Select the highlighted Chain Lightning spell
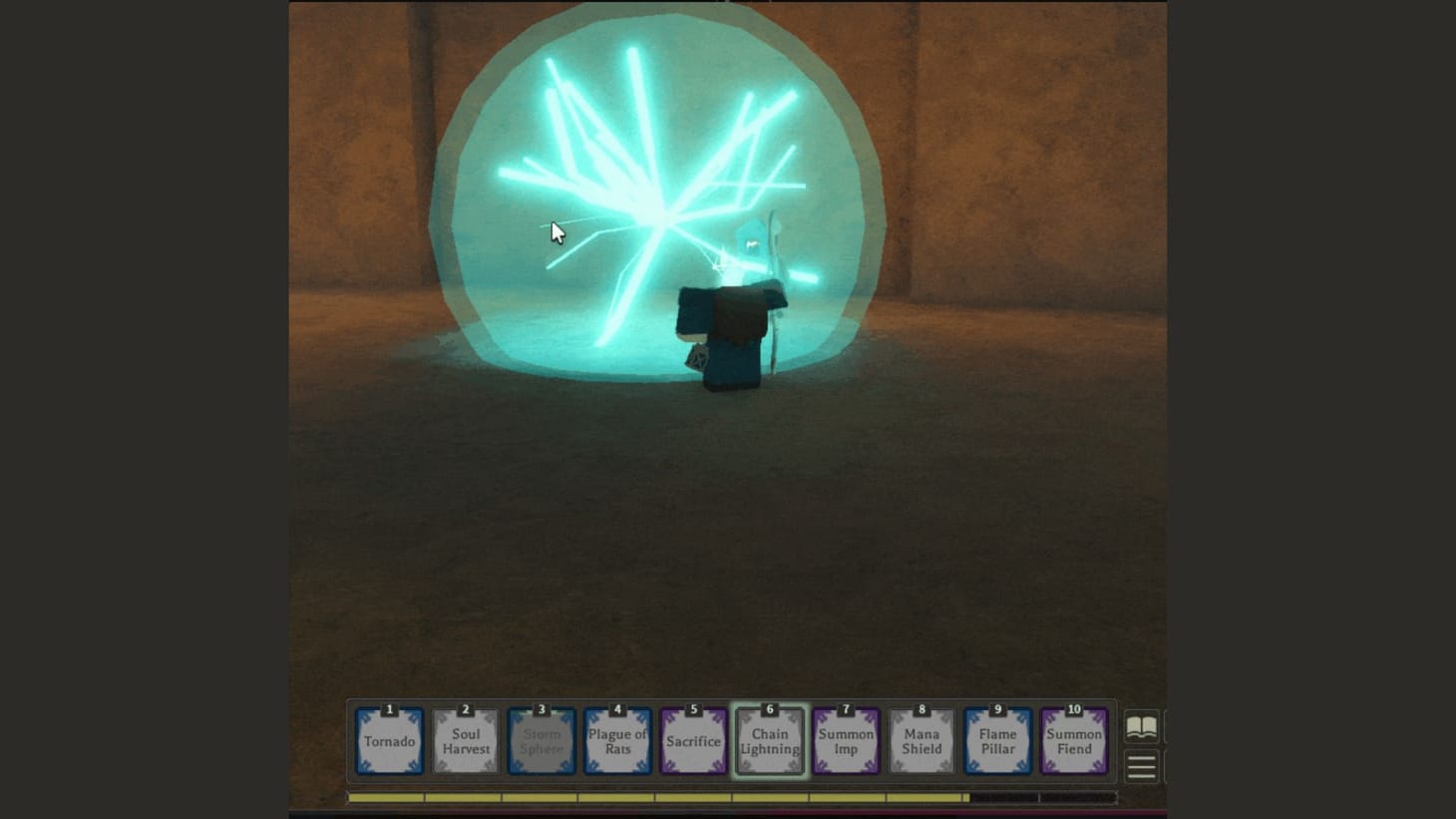 (x=769, y=741)
